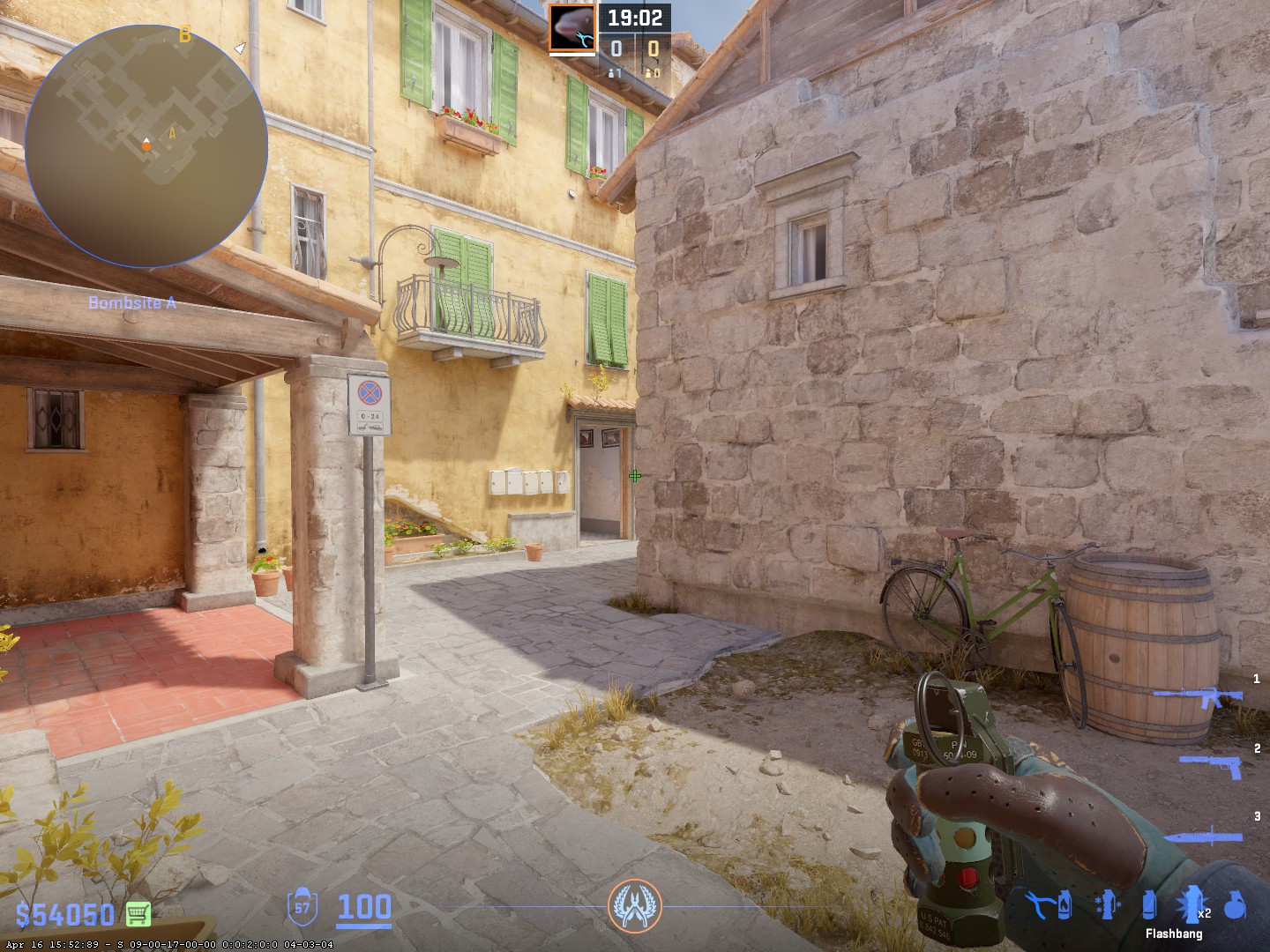Click the circular radar minimap
Screen dimensions: 1270x952
pos(146,146)
